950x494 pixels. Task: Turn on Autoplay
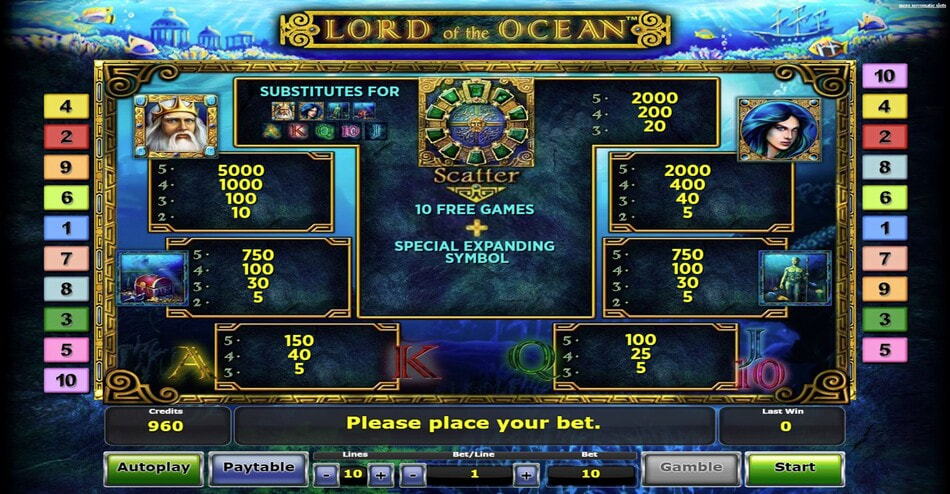coord(153,467)
